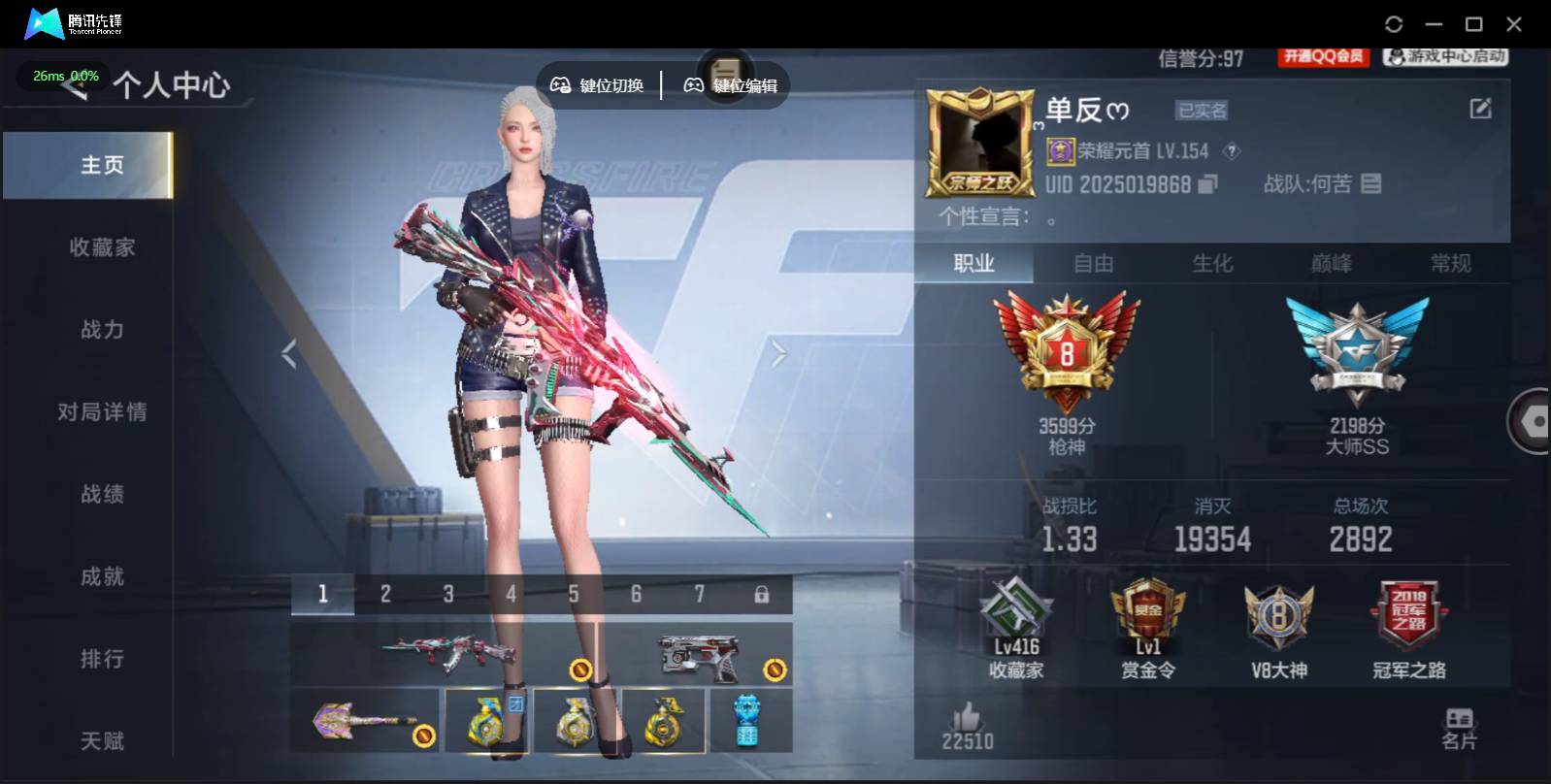The image size is (1551, 784).
Task: Click the question mark beside LV.154
Action: click(1230, 151)
